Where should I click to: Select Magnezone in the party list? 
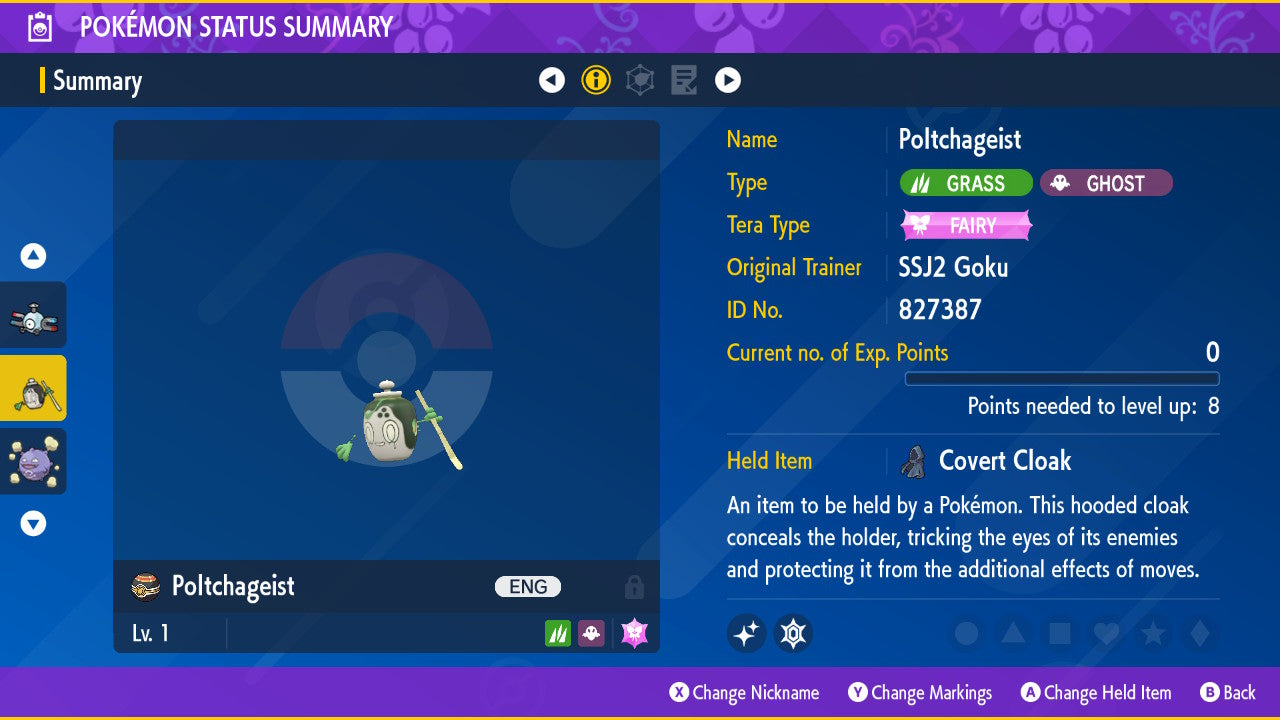[x=34, y=316]
